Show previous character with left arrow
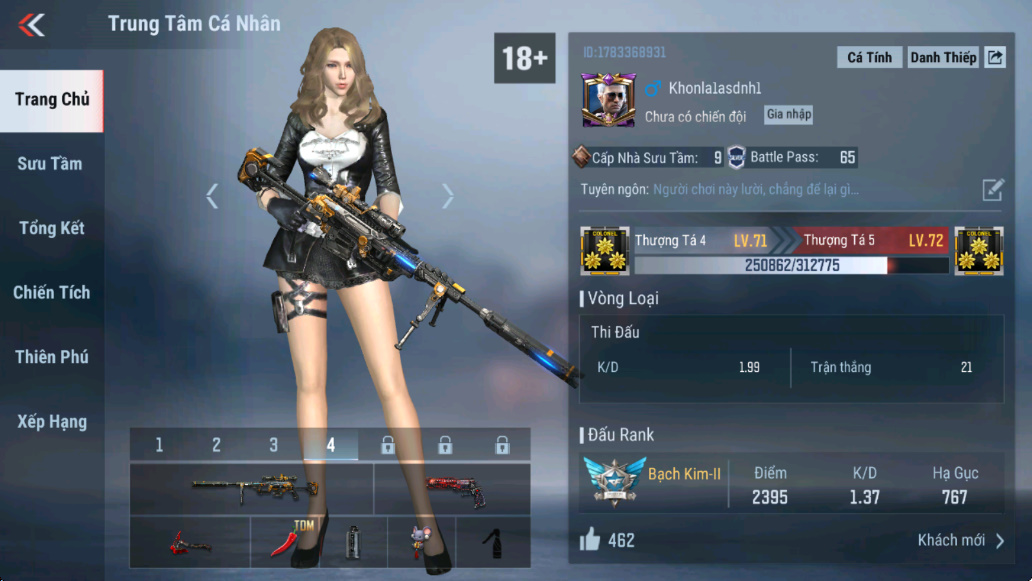This screenshot has height=581, width=1032. click(x=212, y=196)
